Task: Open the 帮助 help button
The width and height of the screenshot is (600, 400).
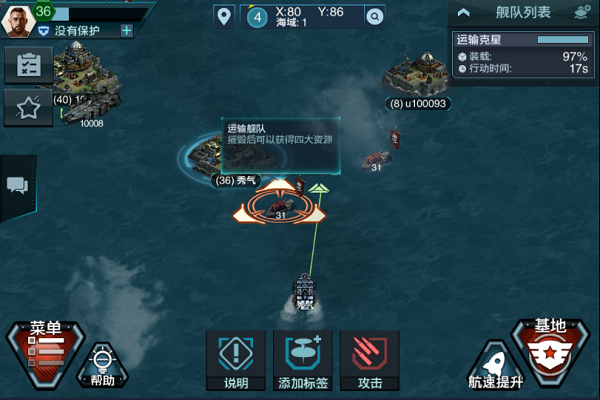Action: 102,363
